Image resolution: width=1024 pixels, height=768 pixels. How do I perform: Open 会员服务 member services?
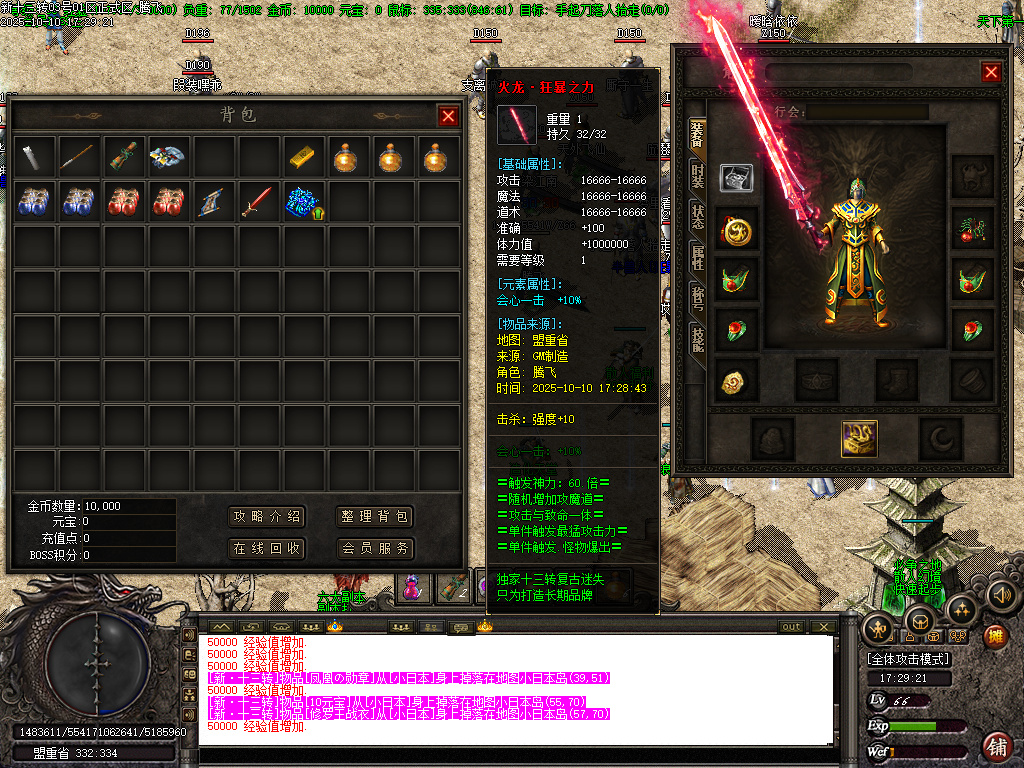(375, 549)
